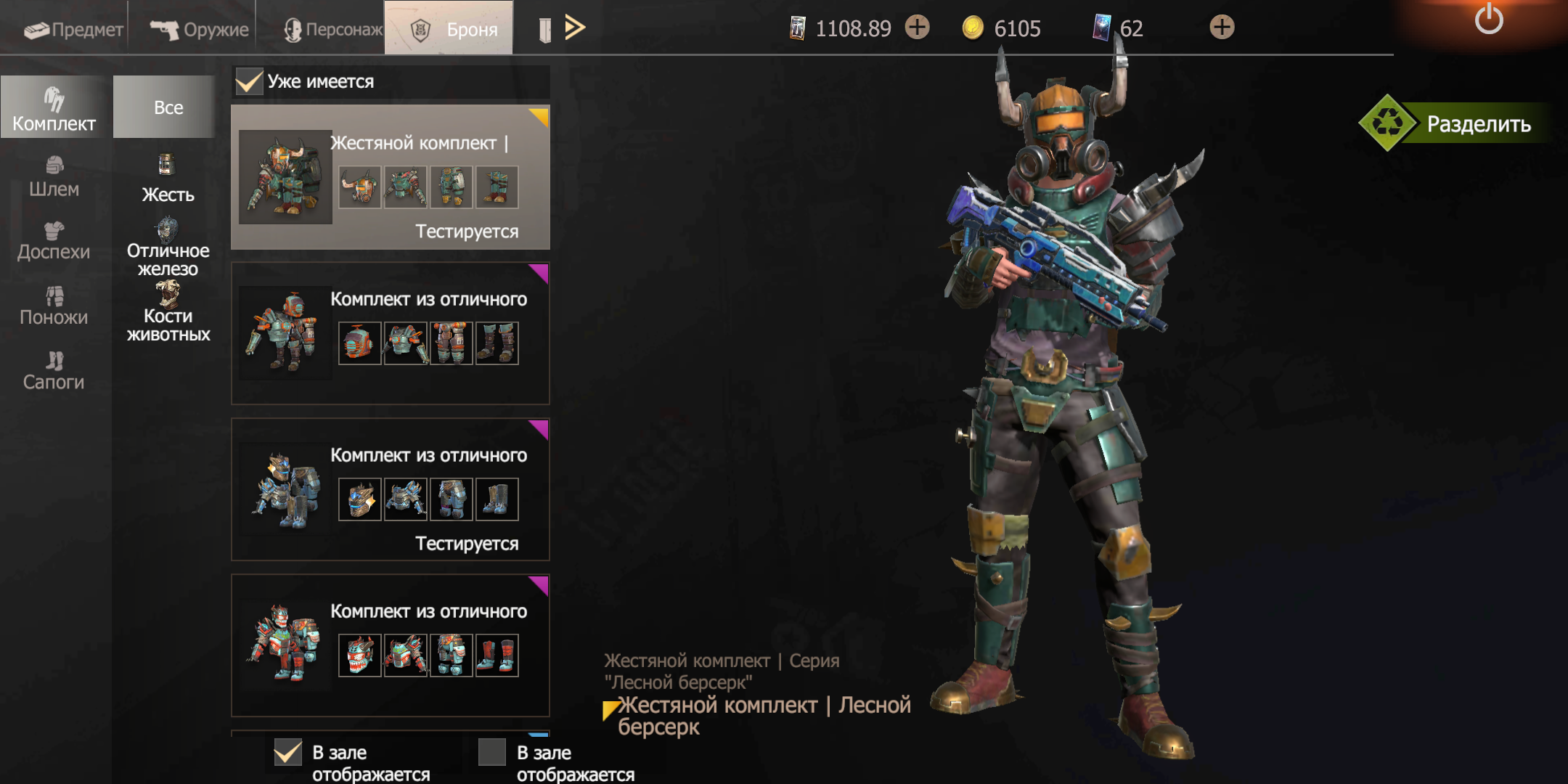Show more tabs with the arrow button
The height and width of the screenshot is (784, 1568).
click(575, 28)
